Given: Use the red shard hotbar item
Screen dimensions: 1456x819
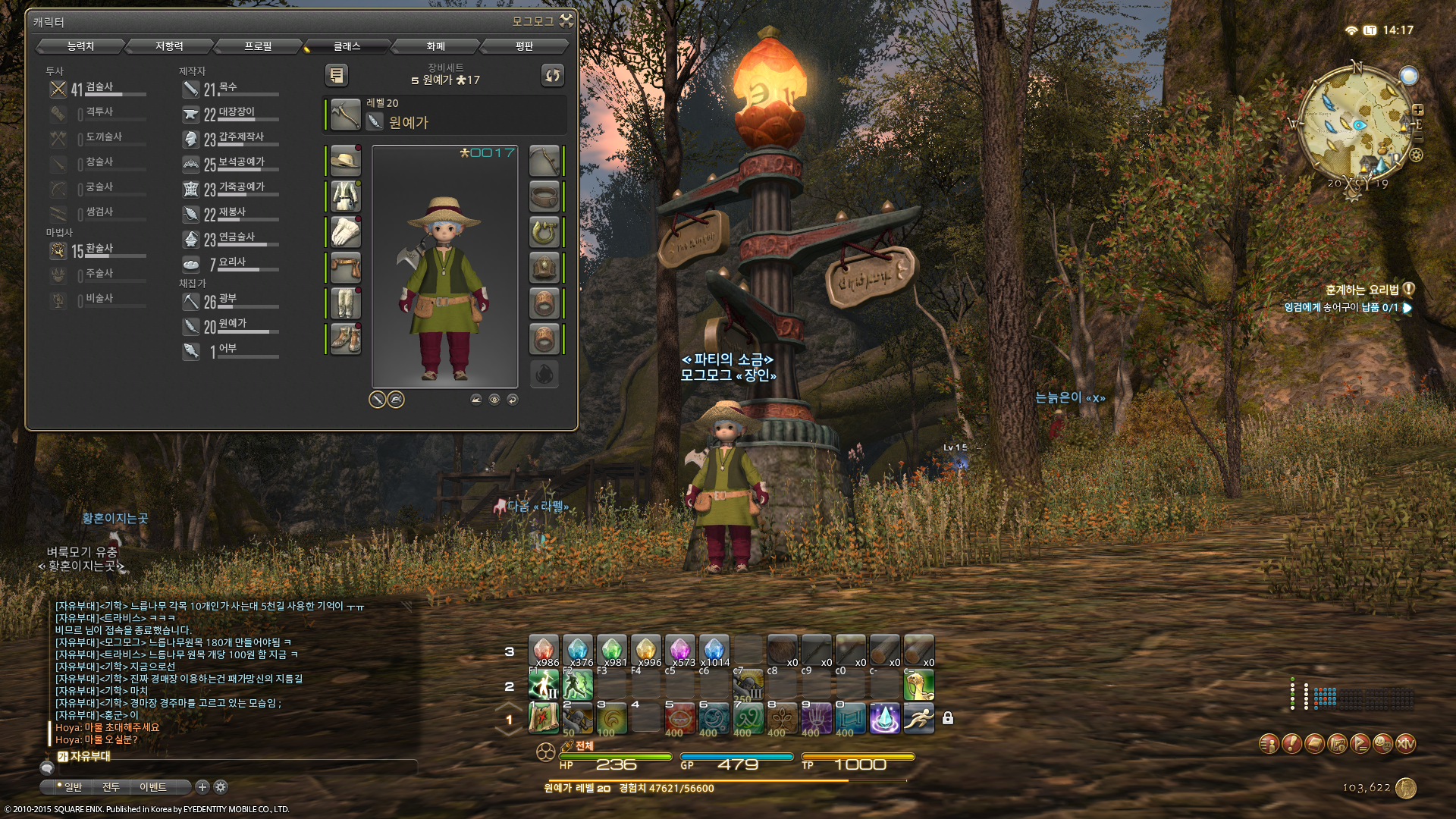Looking at the screenshot, I should point(544,650).
